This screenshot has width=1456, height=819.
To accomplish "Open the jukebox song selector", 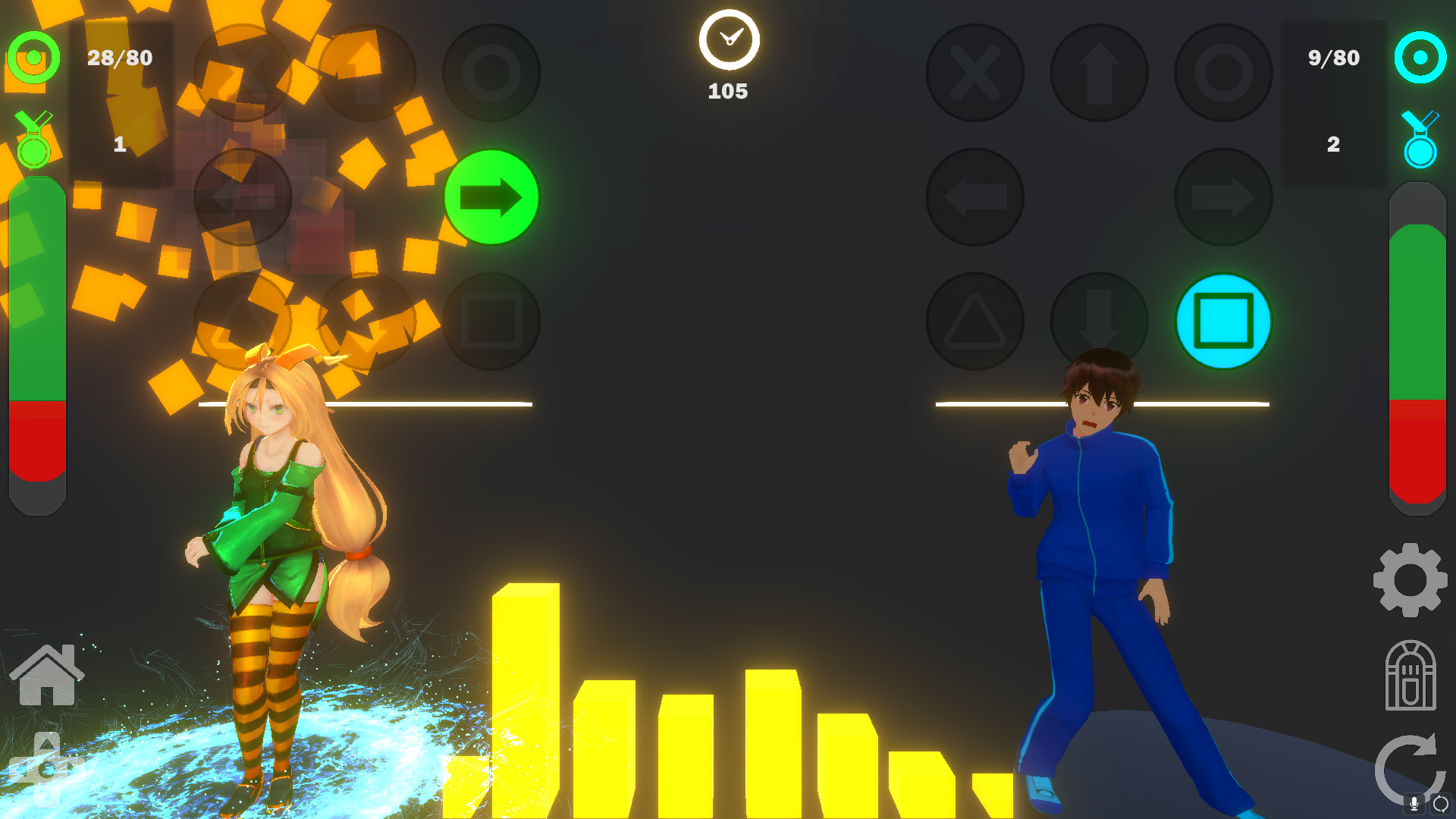I will [x=1409, y=675].
